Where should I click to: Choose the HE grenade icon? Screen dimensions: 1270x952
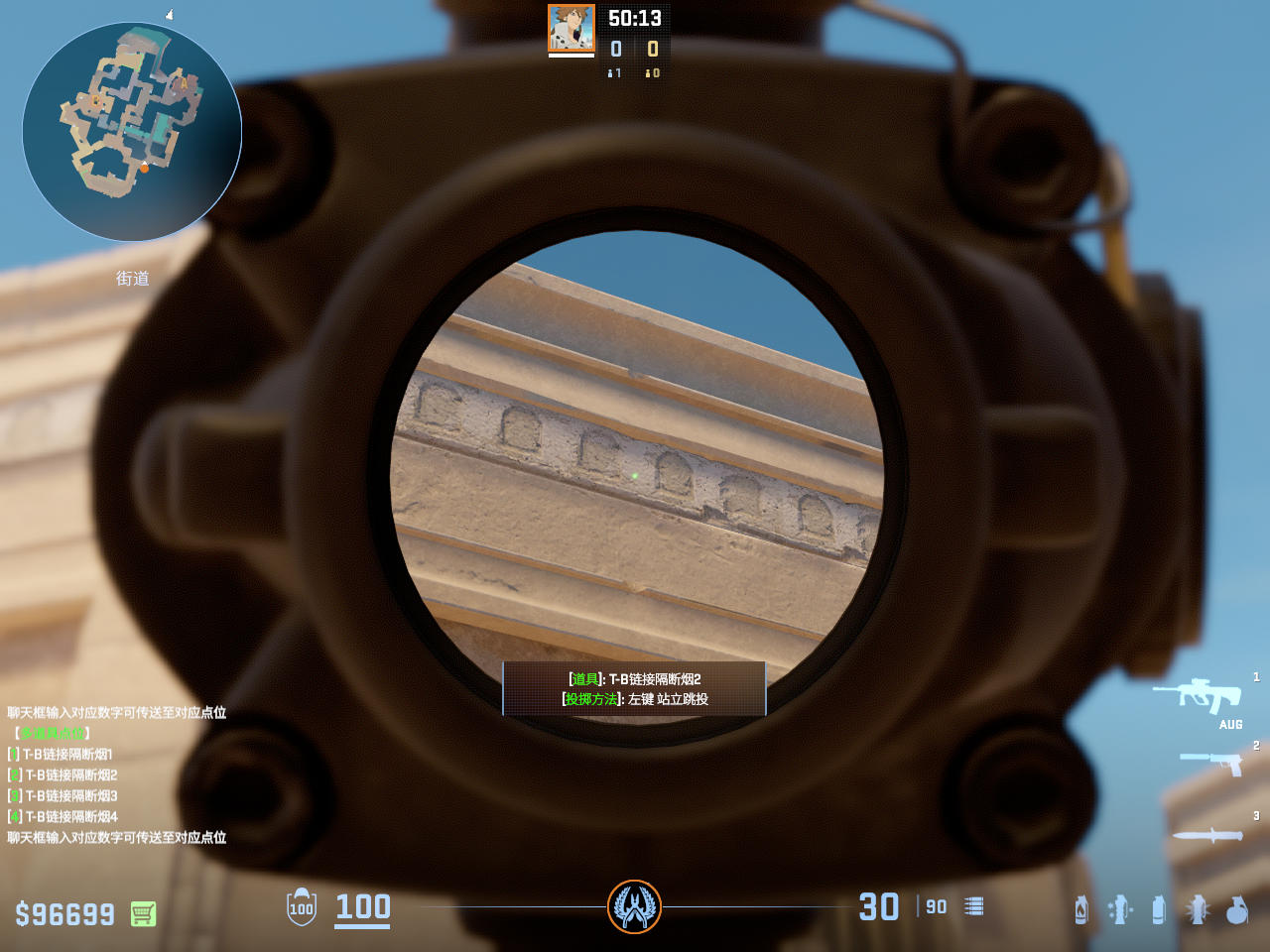[1236, 909]
